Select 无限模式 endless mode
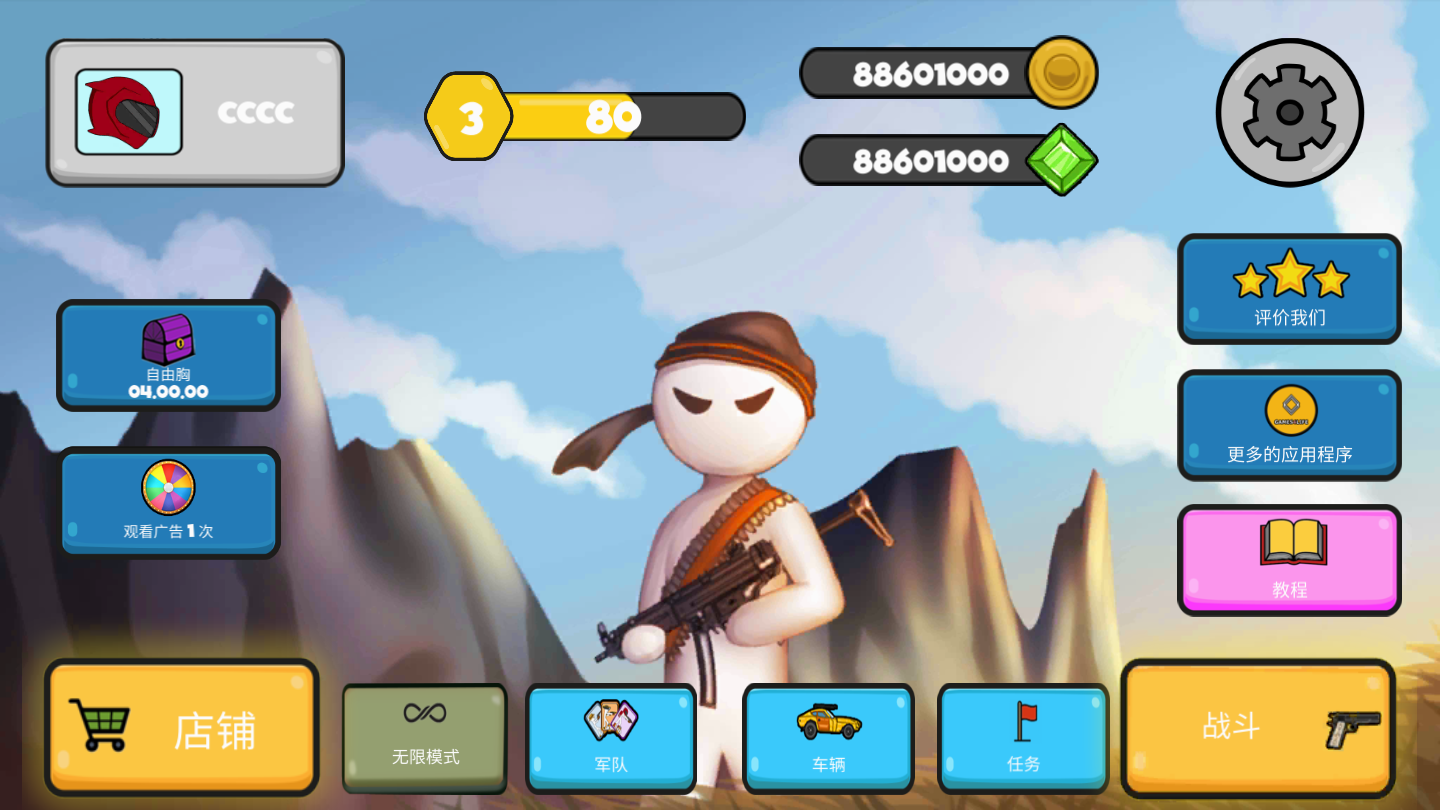 425,738
